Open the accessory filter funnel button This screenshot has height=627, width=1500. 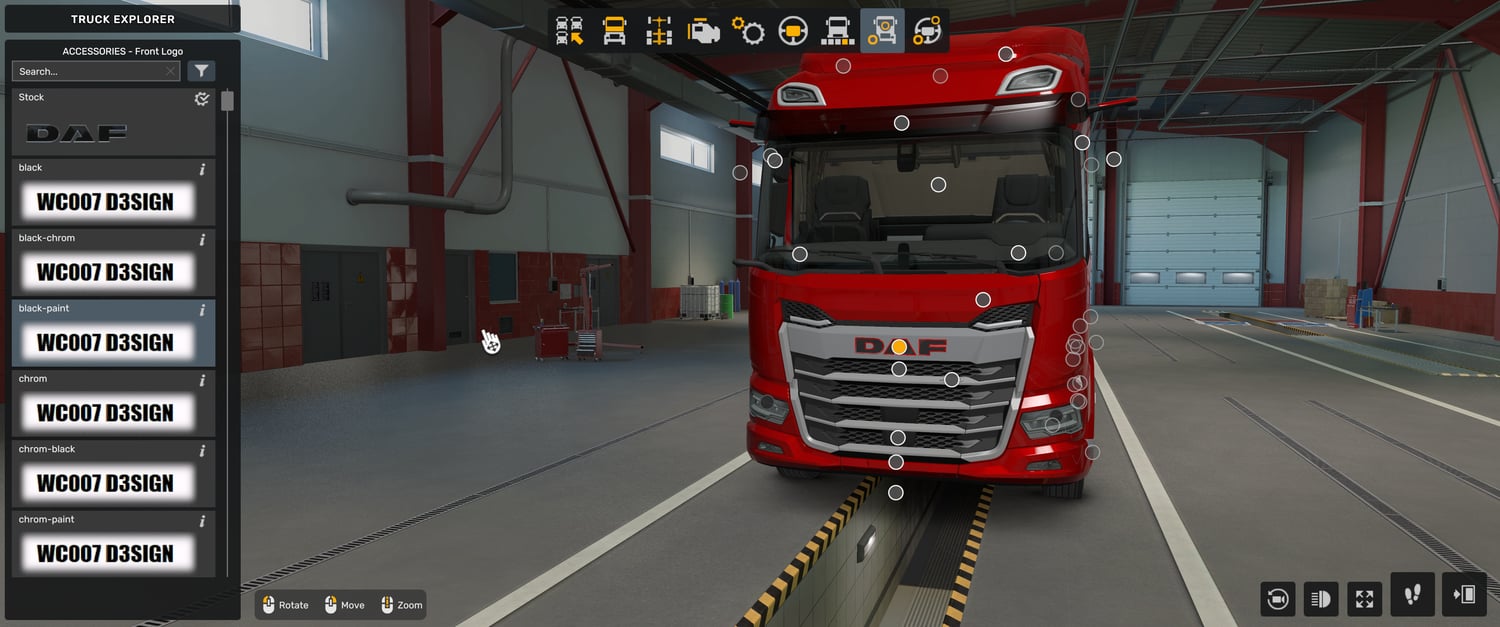point(201,71)
